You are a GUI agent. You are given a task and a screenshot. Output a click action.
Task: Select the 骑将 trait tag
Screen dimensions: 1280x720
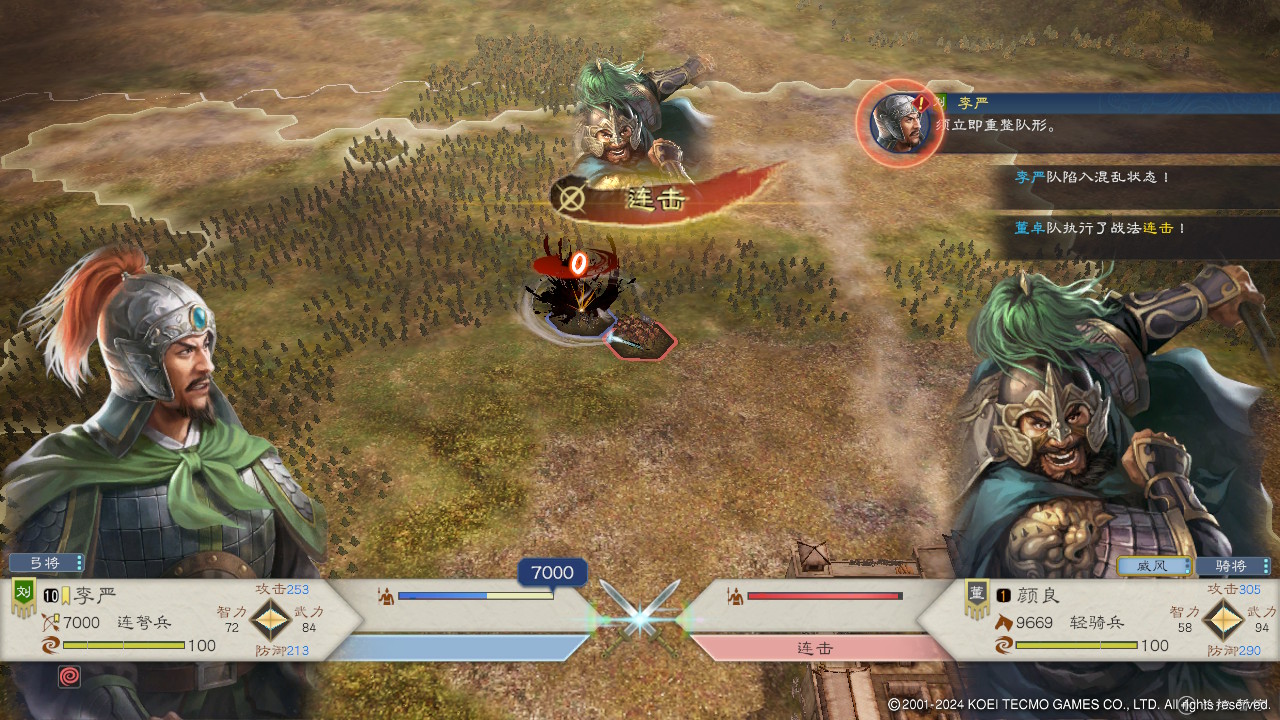(x=1234, y=566)
